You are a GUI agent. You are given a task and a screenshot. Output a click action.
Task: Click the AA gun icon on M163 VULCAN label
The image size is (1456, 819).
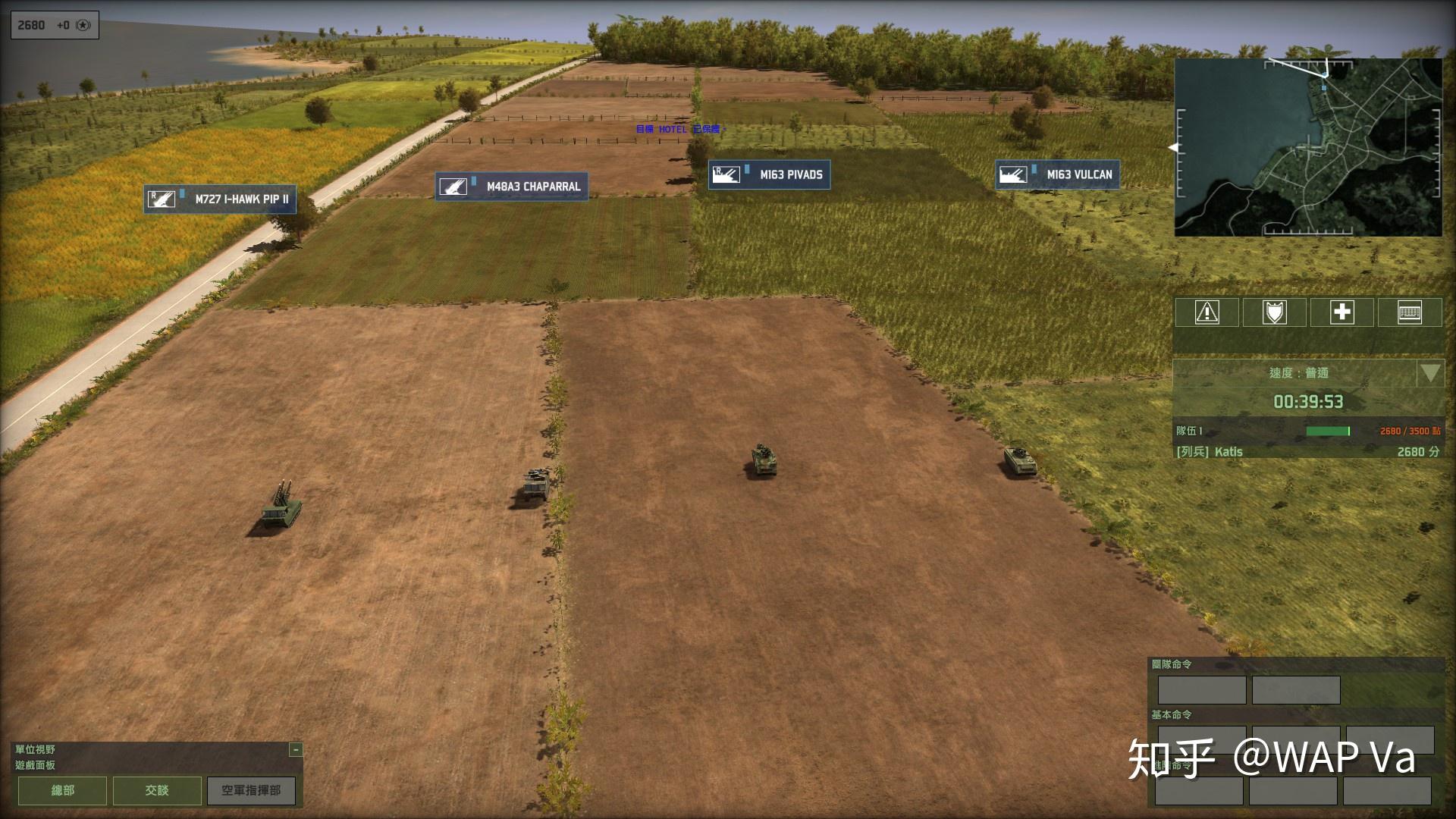click(x=1013, y=174)
